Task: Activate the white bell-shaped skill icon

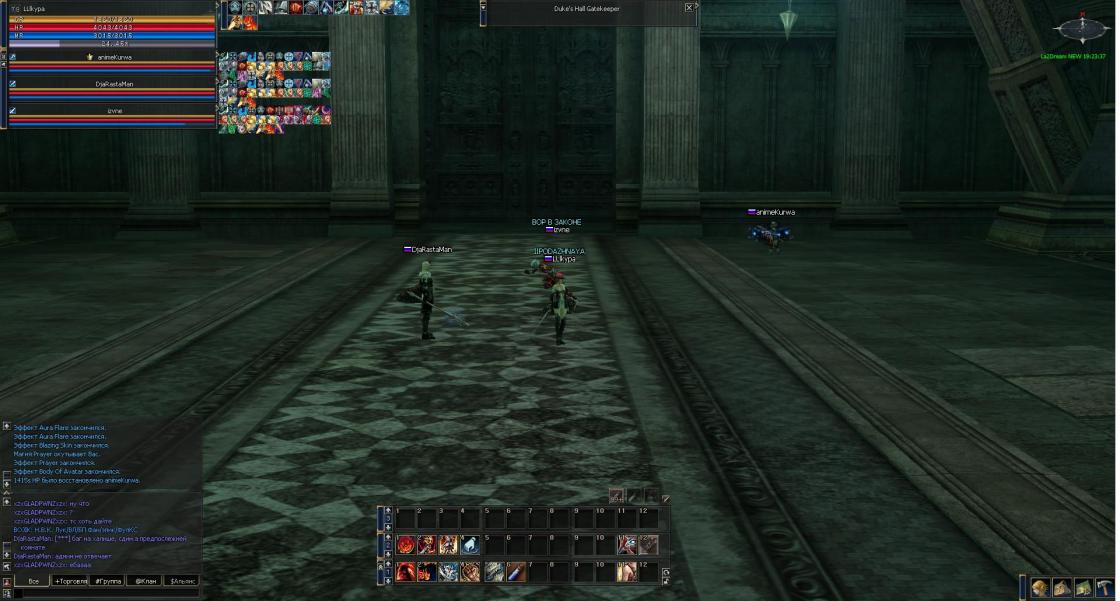Action: (470, 545)
